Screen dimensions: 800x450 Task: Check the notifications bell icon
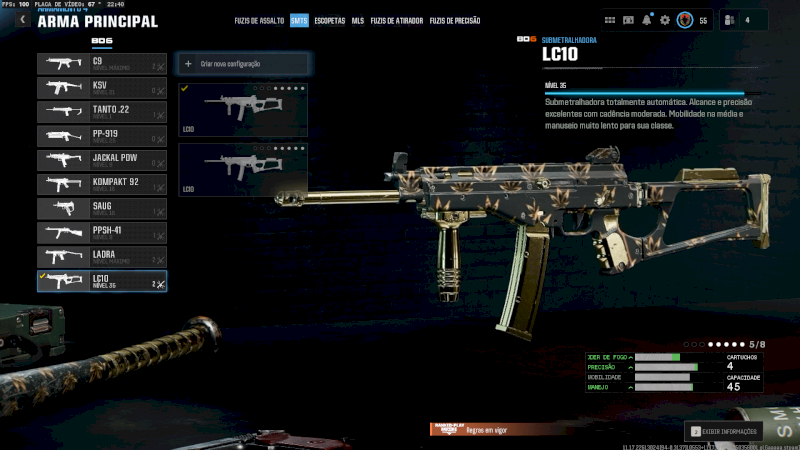pyautogui.click(x=647, y=20)
